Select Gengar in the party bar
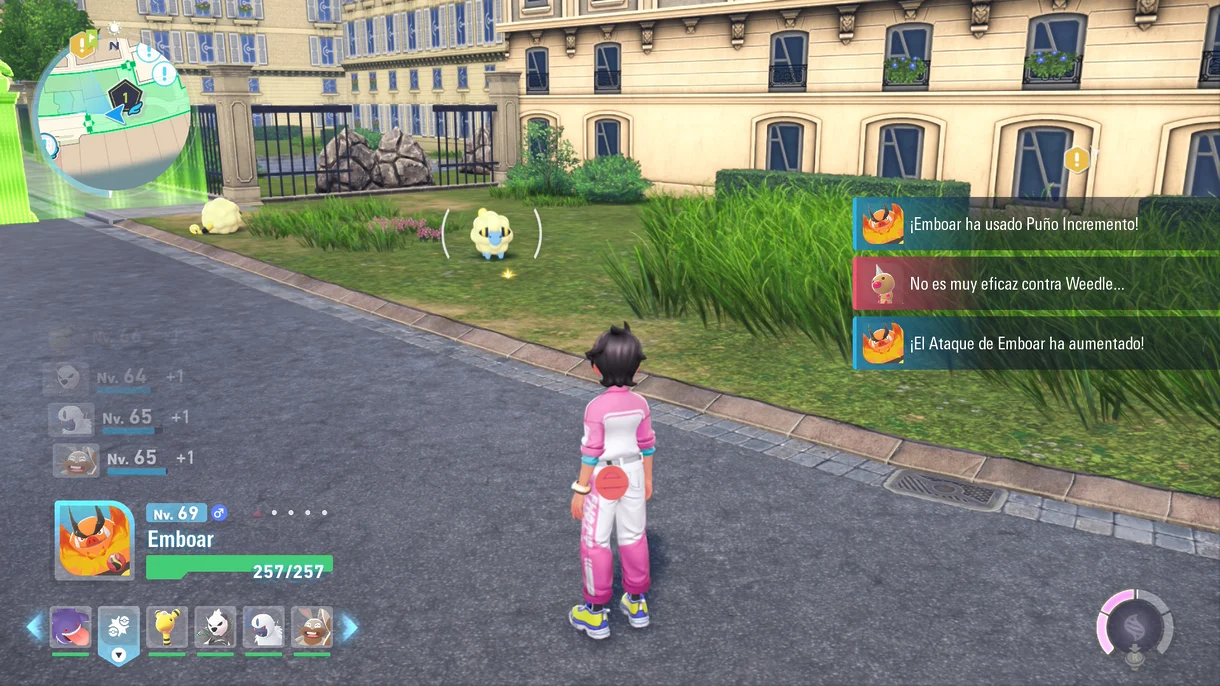The width and height of the screenshot is (1220, 686). click(71, 627)
